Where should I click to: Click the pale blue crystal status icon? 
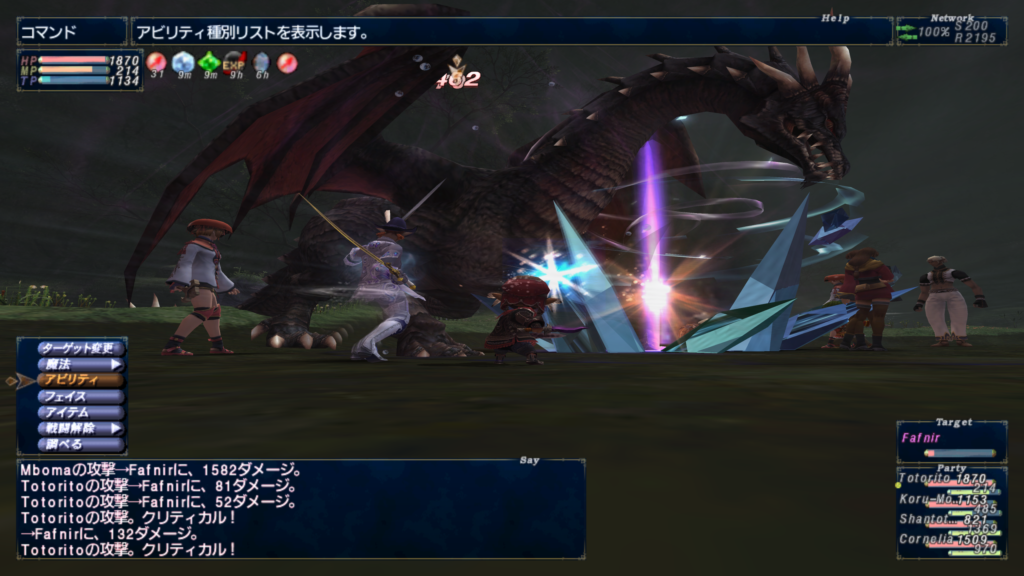pyautogui.click(x=183, y=62)
